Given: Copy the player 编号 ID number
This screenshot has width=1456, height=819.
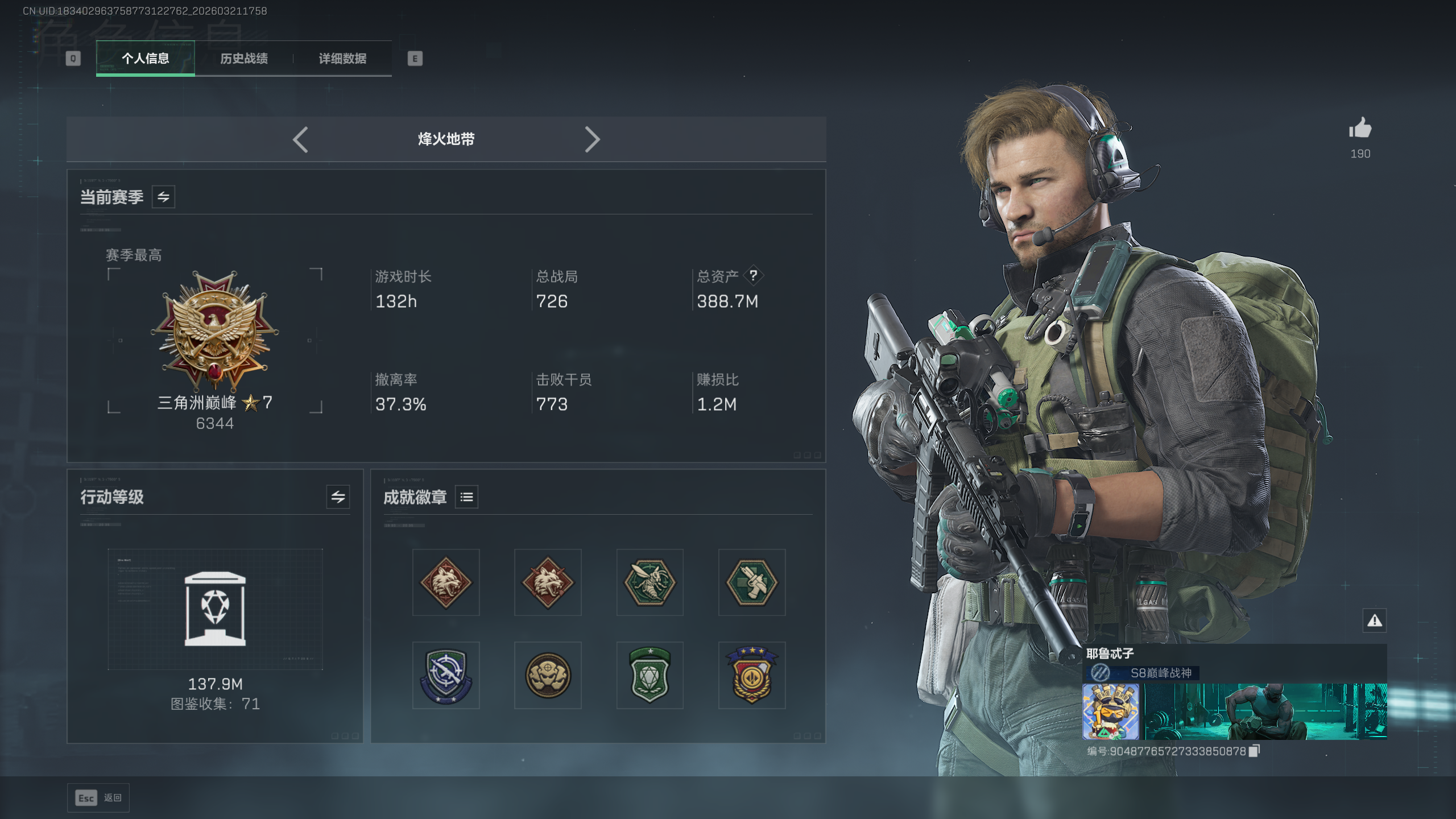Looking at the screenshot, I should (x=1255, y=751).
